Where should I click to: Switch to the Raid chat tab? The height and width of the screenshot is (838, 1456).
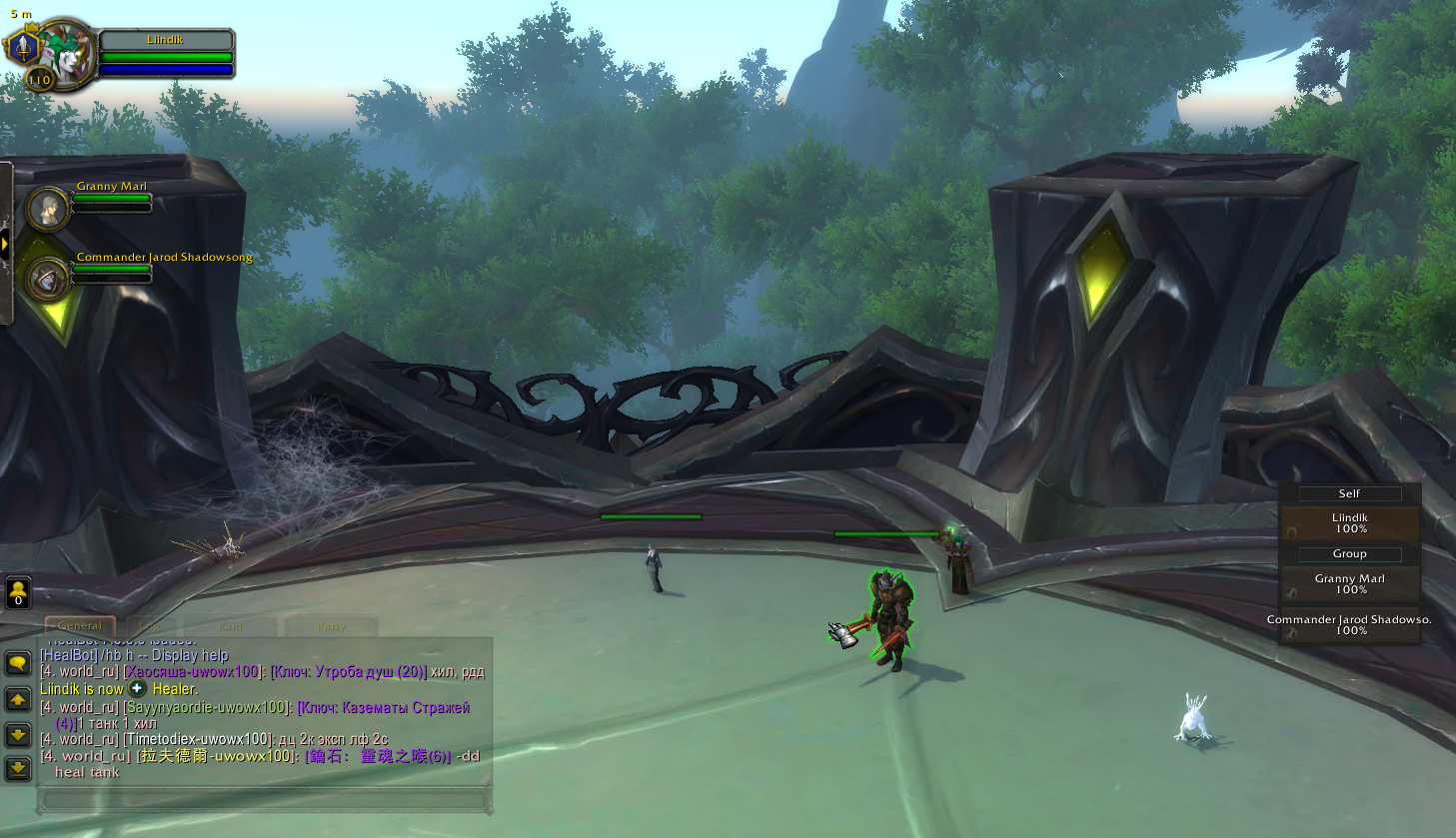[231, 626]
